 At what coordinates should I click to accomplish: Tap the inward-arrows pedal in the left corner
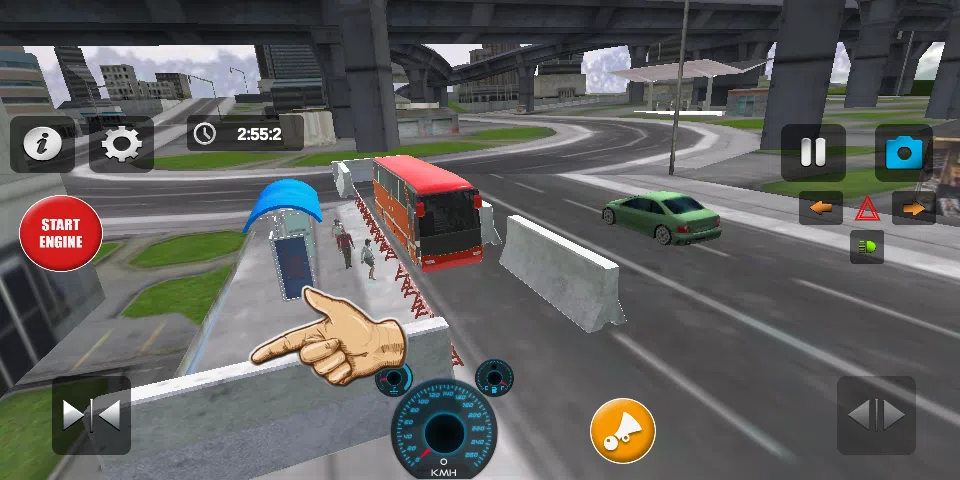(91, 415)
